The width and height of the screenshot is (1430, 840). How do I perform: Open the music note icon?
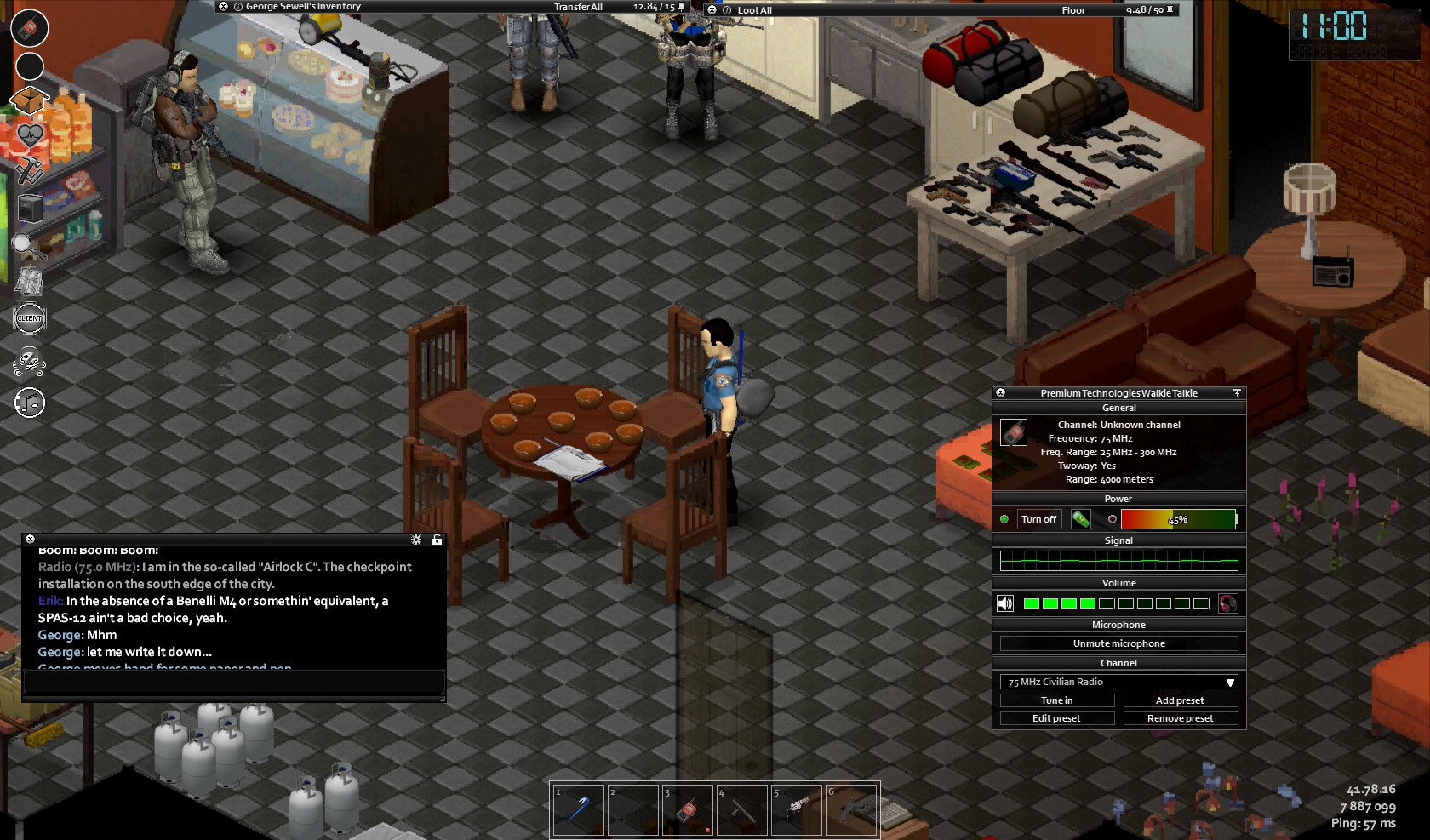coord(30,403)
